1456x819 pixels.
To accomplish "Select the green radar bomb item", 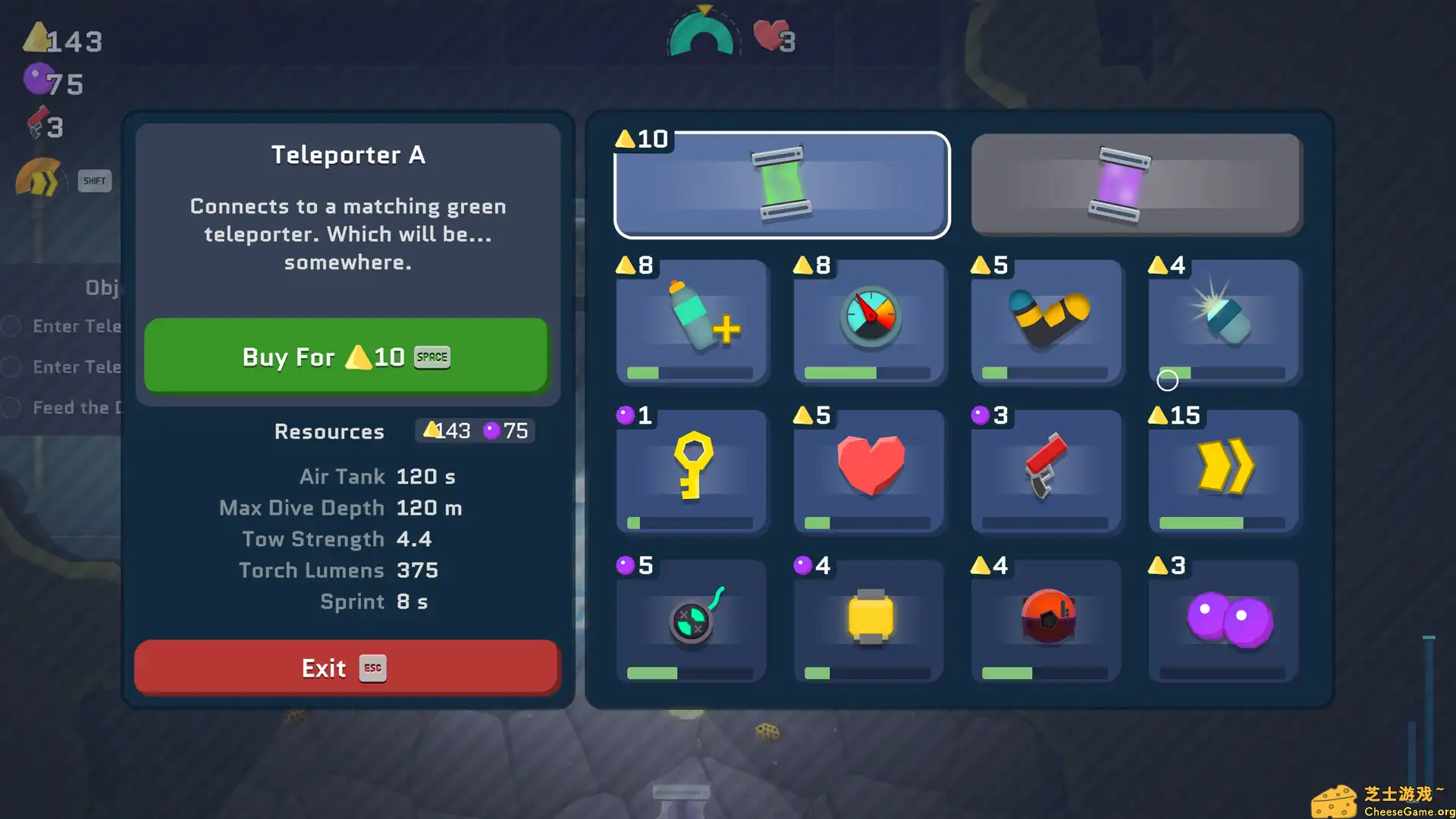I will 692,621.
